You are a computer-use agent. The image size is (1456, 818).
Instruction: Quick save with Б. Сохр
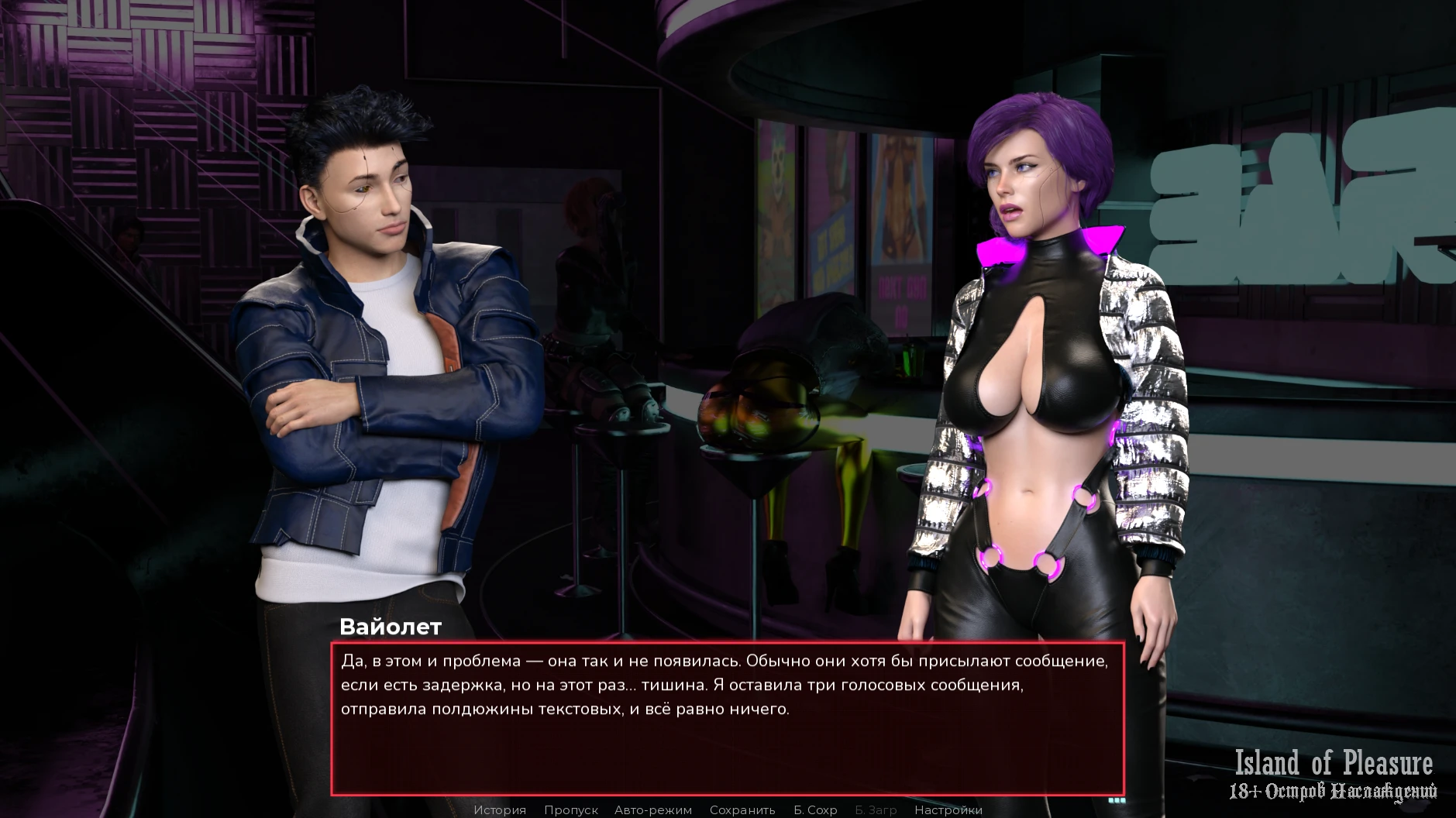point(815,809)
